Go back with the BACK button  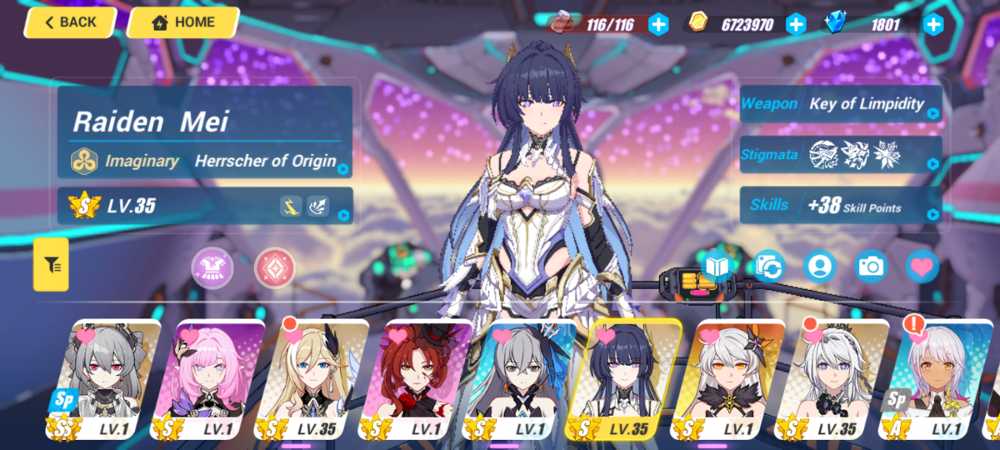(x=70, y=22)
